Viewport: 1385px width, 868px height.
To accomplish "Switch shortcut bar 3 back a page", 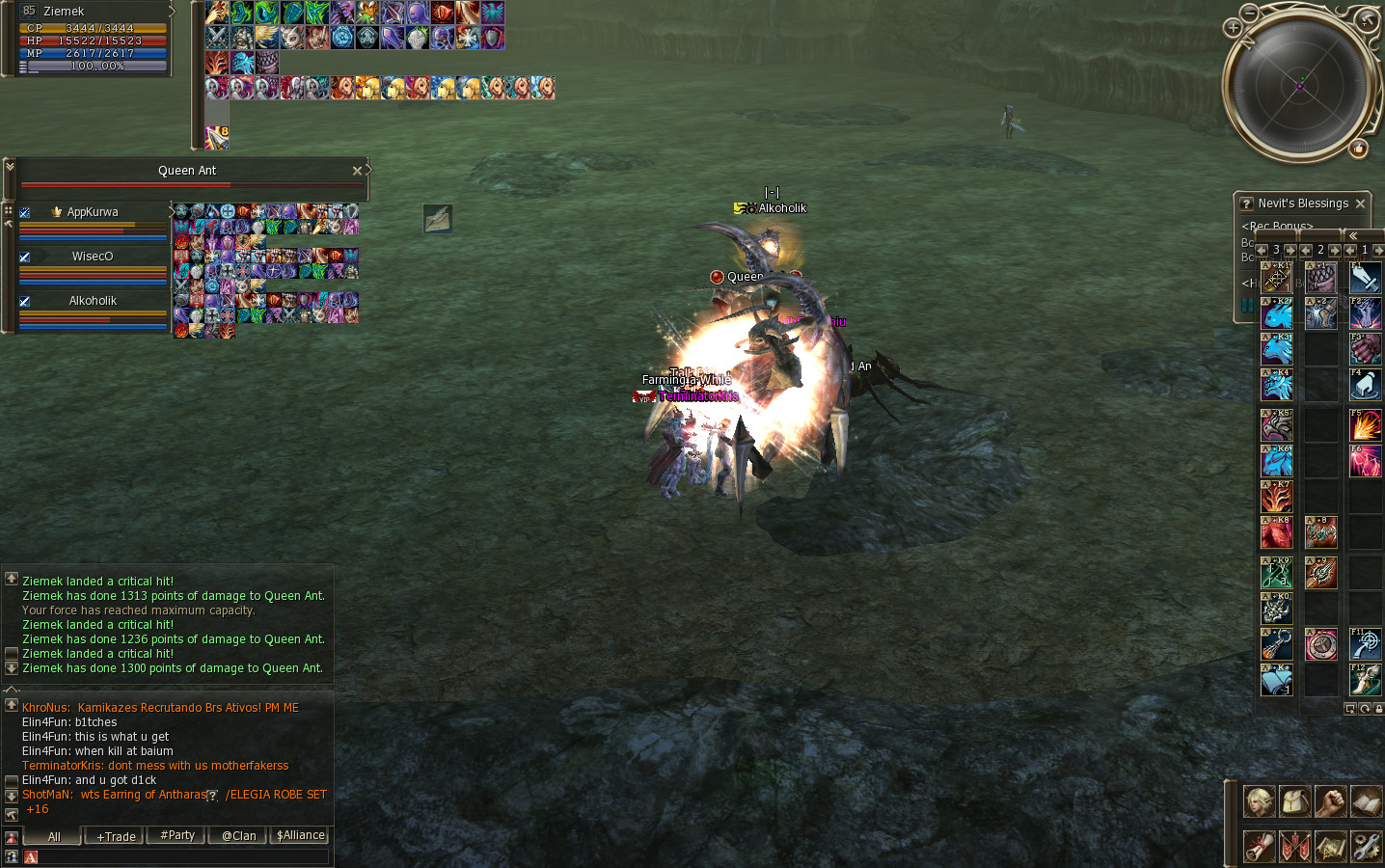I will point(1261,249).
